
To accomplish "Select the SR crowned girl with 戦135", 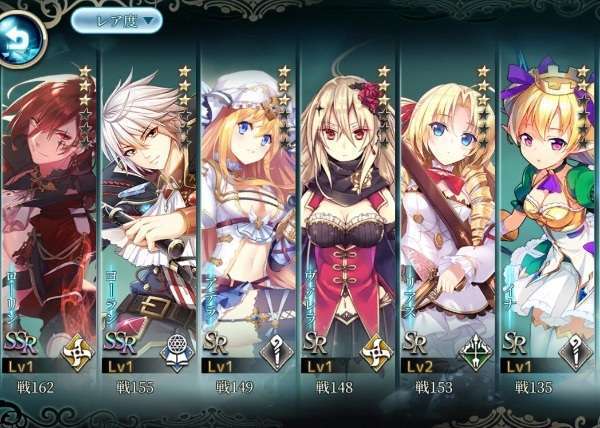I will coord(548,220).
